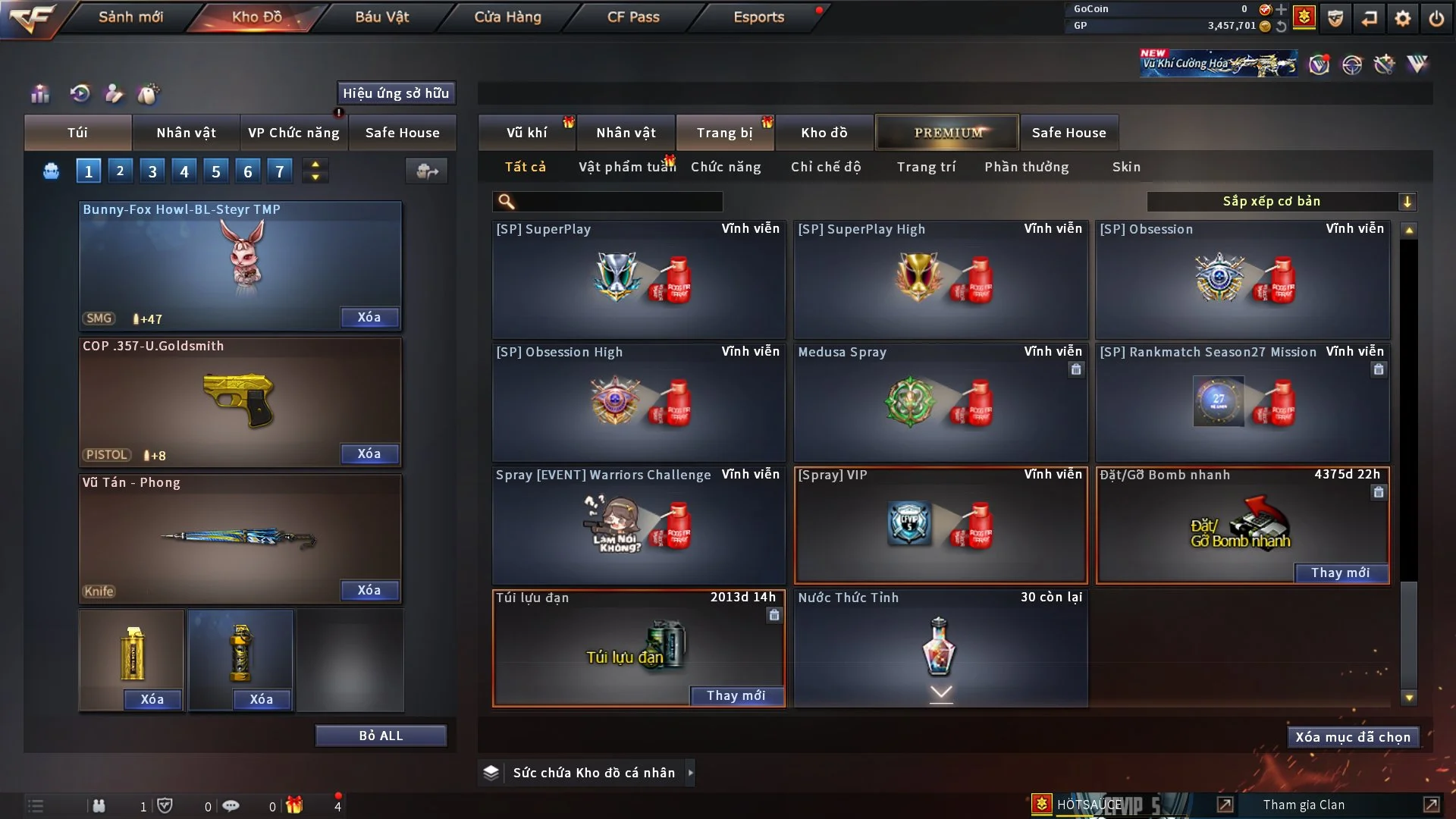
Task: Show the Nhân vật bag tab
Action: click(x=186, y=133)
